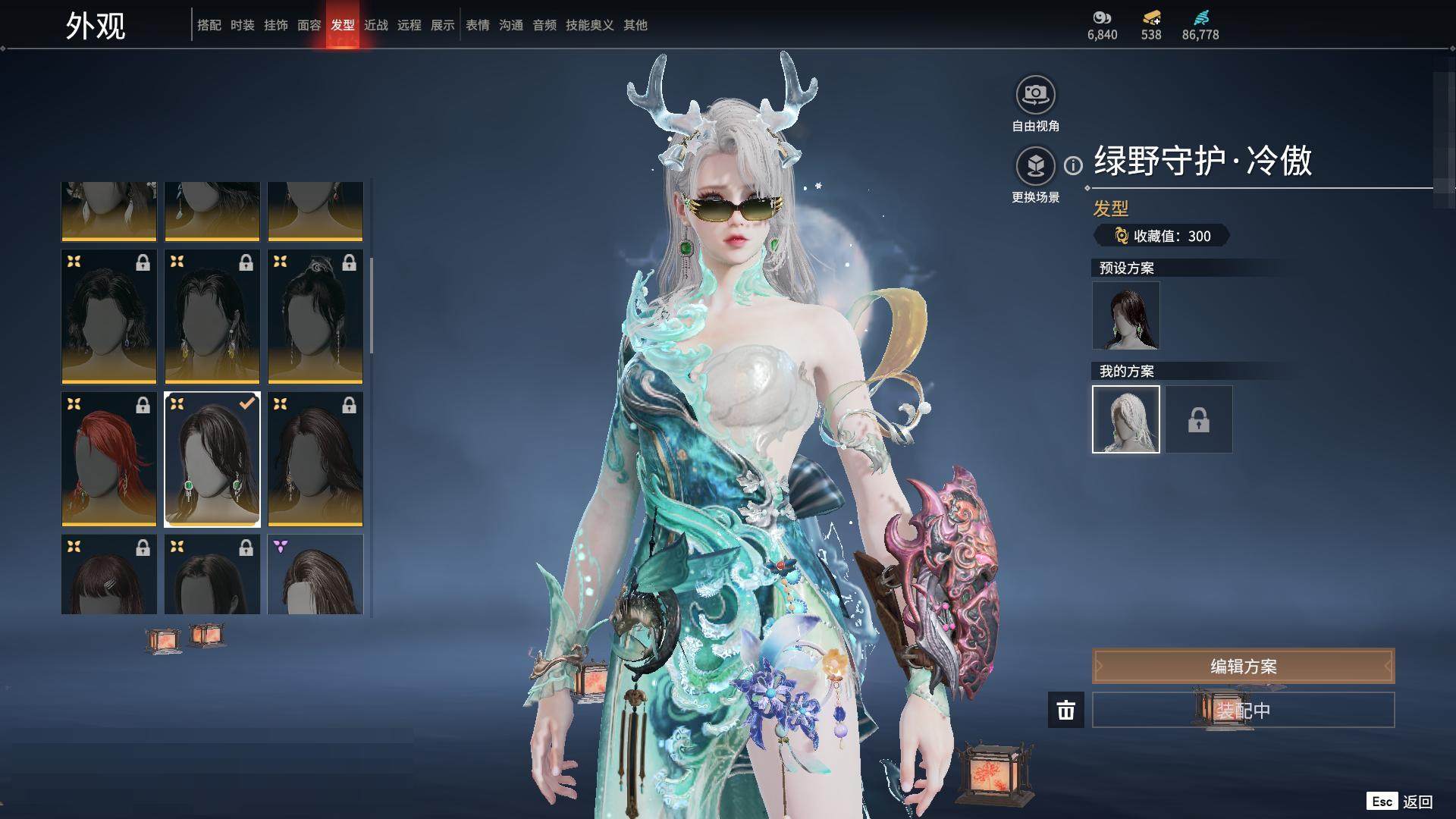Screen dimensions: 1456x819
Task: Open the 时装 tab
Action: 243,25
